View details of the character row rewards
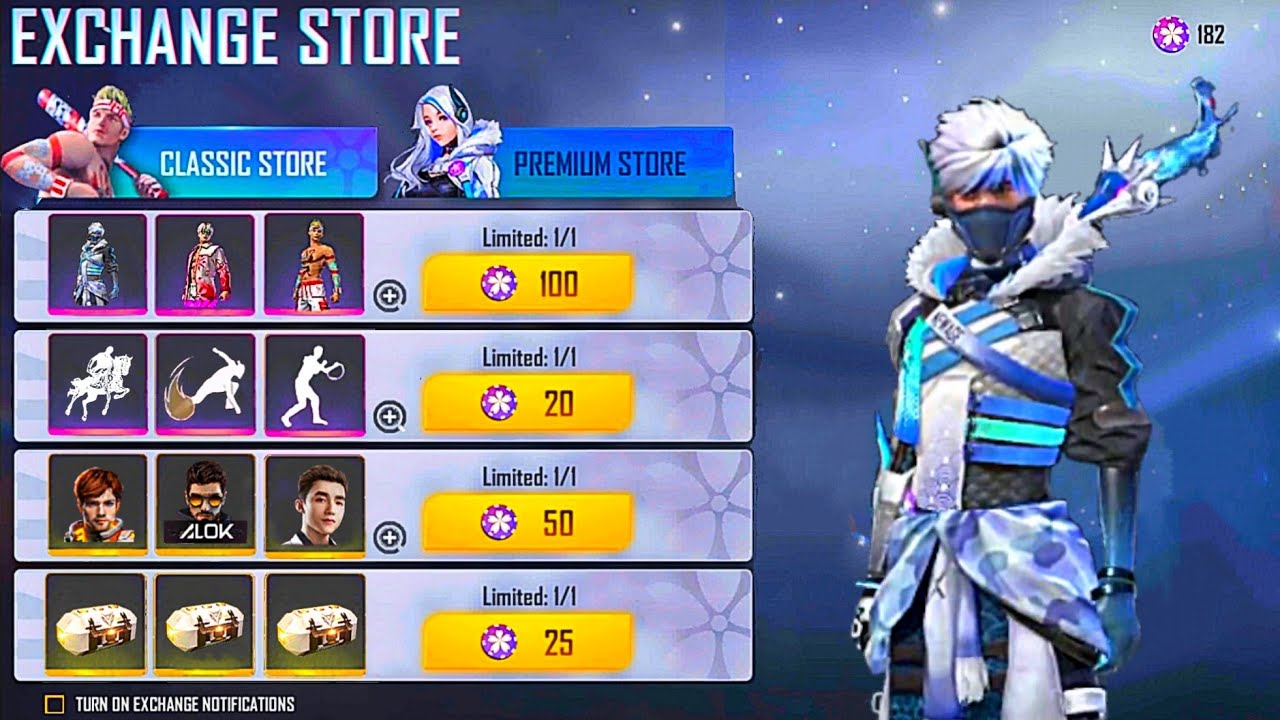Screen dimensions: 1280x720 pyautogui.click(x=390, y=537)
